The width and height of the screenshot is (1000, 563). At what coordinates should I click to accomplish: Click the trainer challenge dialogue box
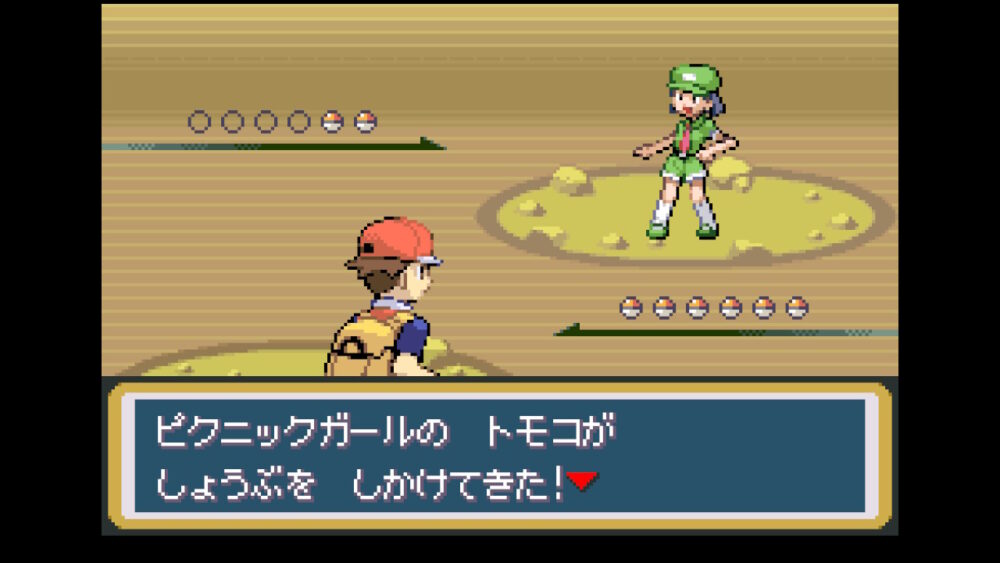point(499,455)
